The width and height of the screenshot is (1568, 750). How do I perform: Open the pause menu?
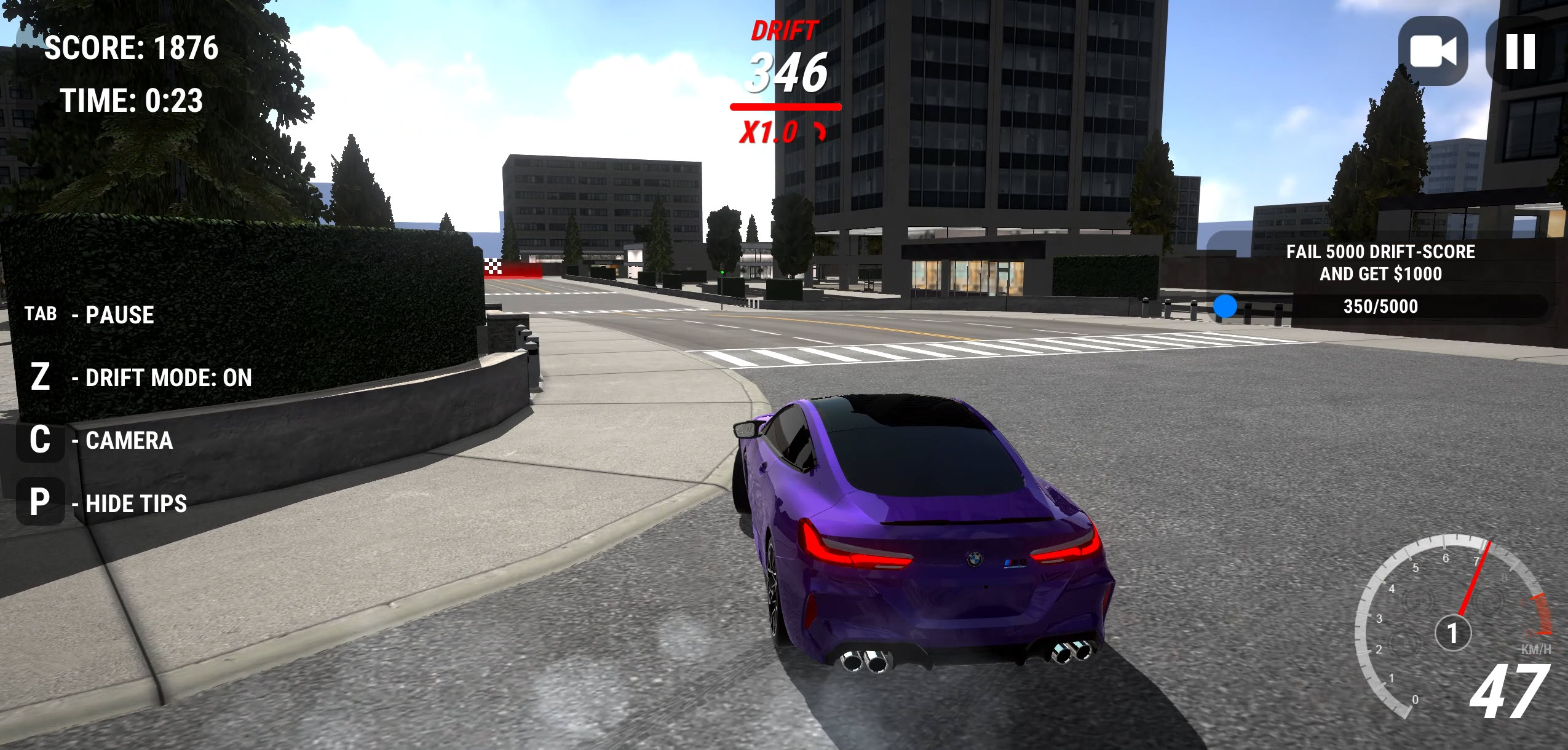pyautogui.click(x=1519, y=50)
